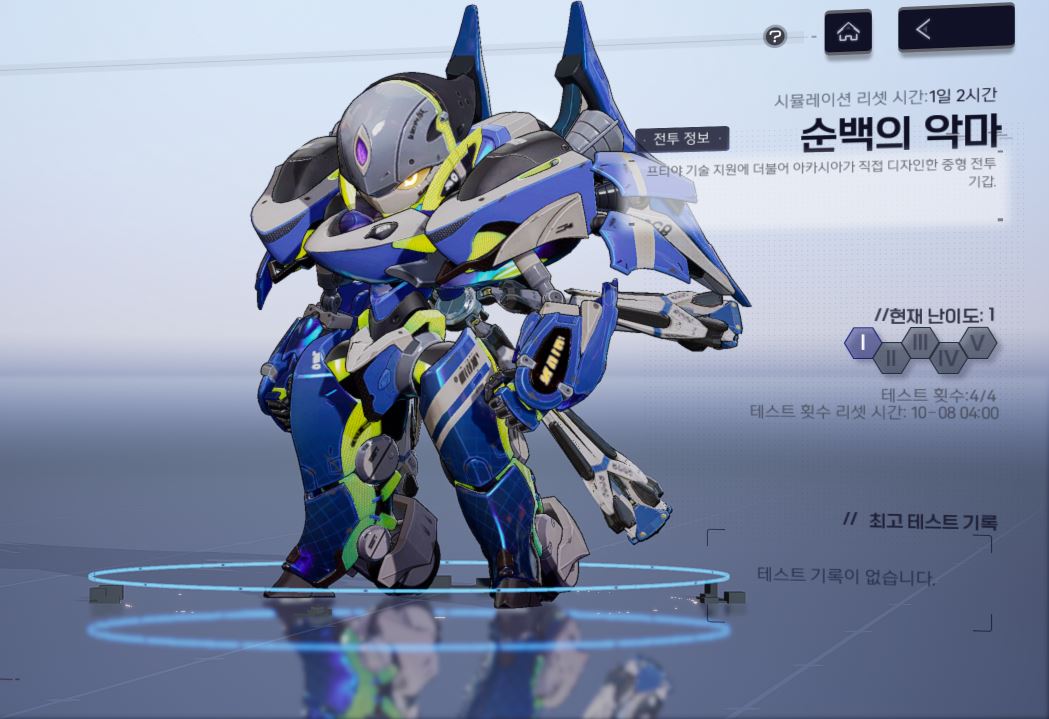Choose difficulty level II hexagon
Screen dimensions: 1049x719
[890, 356]
